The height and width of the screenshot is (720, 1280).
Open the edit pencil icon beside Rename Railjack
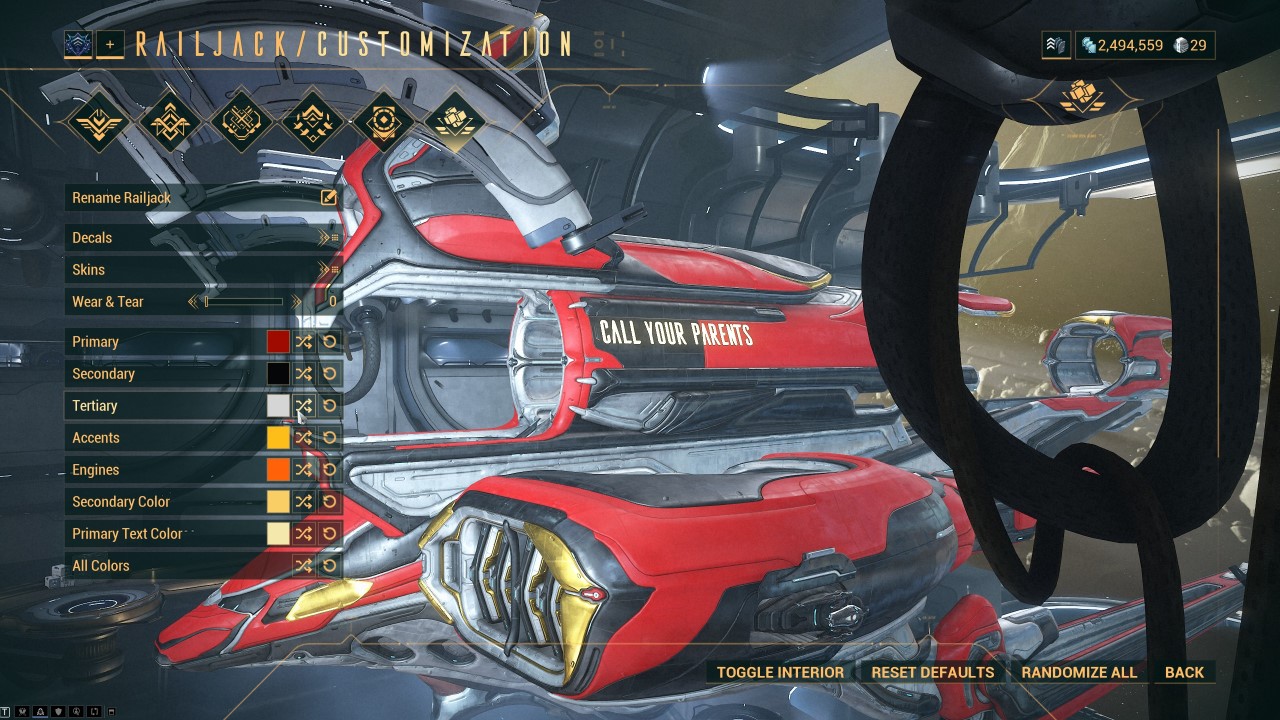pyautogui.click(x=327, y=198)
